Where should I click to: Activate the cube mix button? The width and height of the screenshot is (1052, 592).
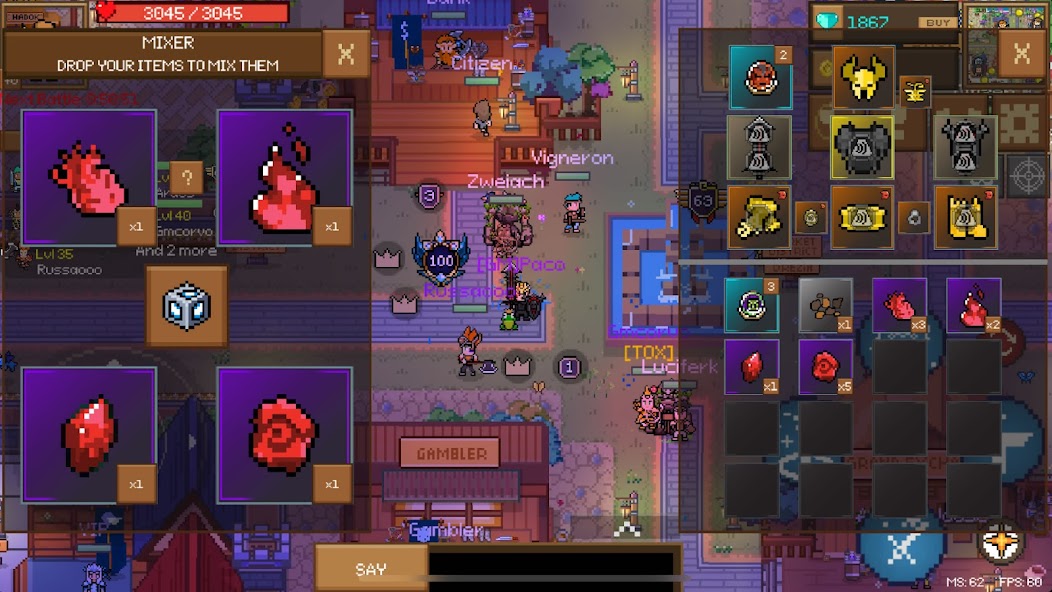[x=186, y=305]
